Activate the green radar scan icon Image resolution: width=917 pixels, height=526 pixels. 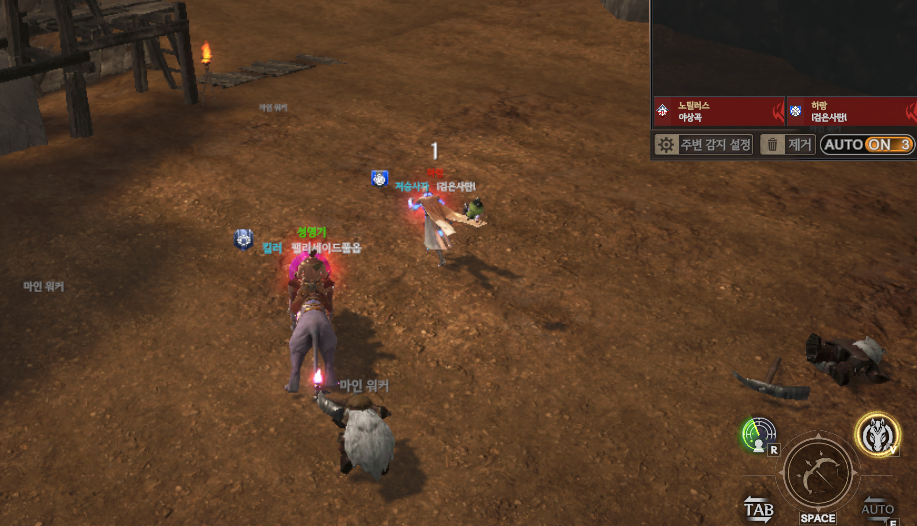pos(759,434)
